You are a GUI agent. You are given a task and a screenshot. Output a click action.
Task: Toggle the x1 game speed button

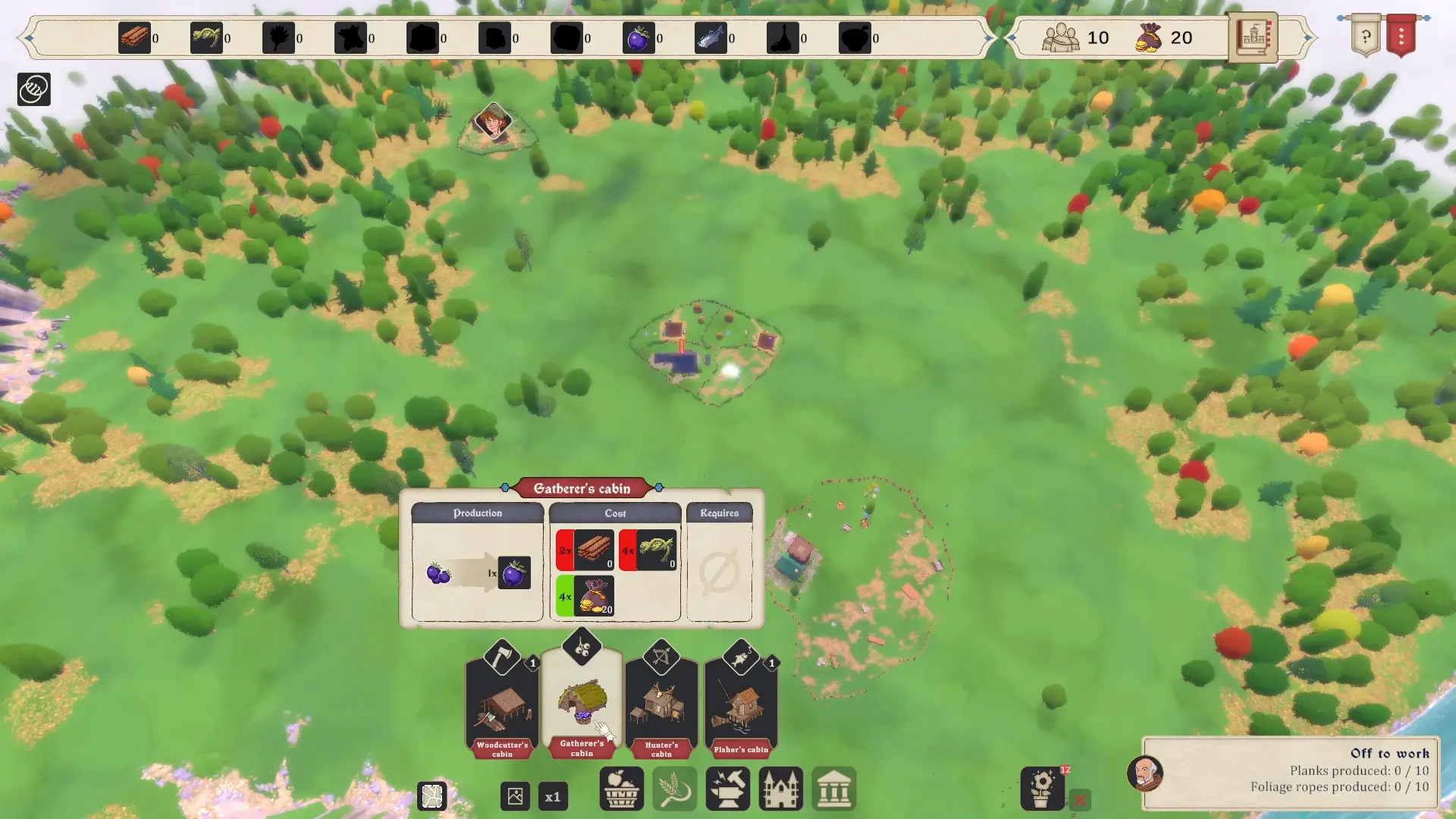pos(553,797)
